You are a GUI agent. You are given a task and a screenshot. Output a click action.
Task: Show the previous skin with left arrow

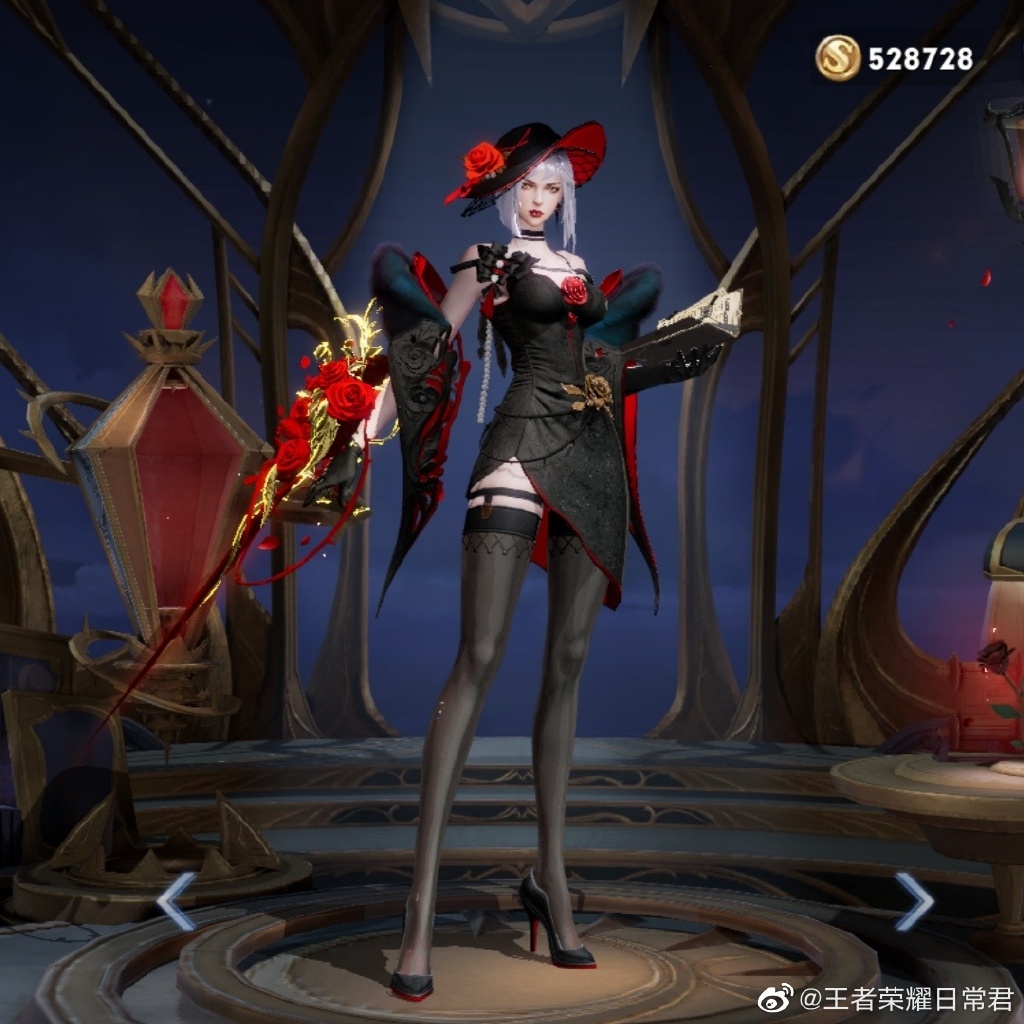pos(176,900)
